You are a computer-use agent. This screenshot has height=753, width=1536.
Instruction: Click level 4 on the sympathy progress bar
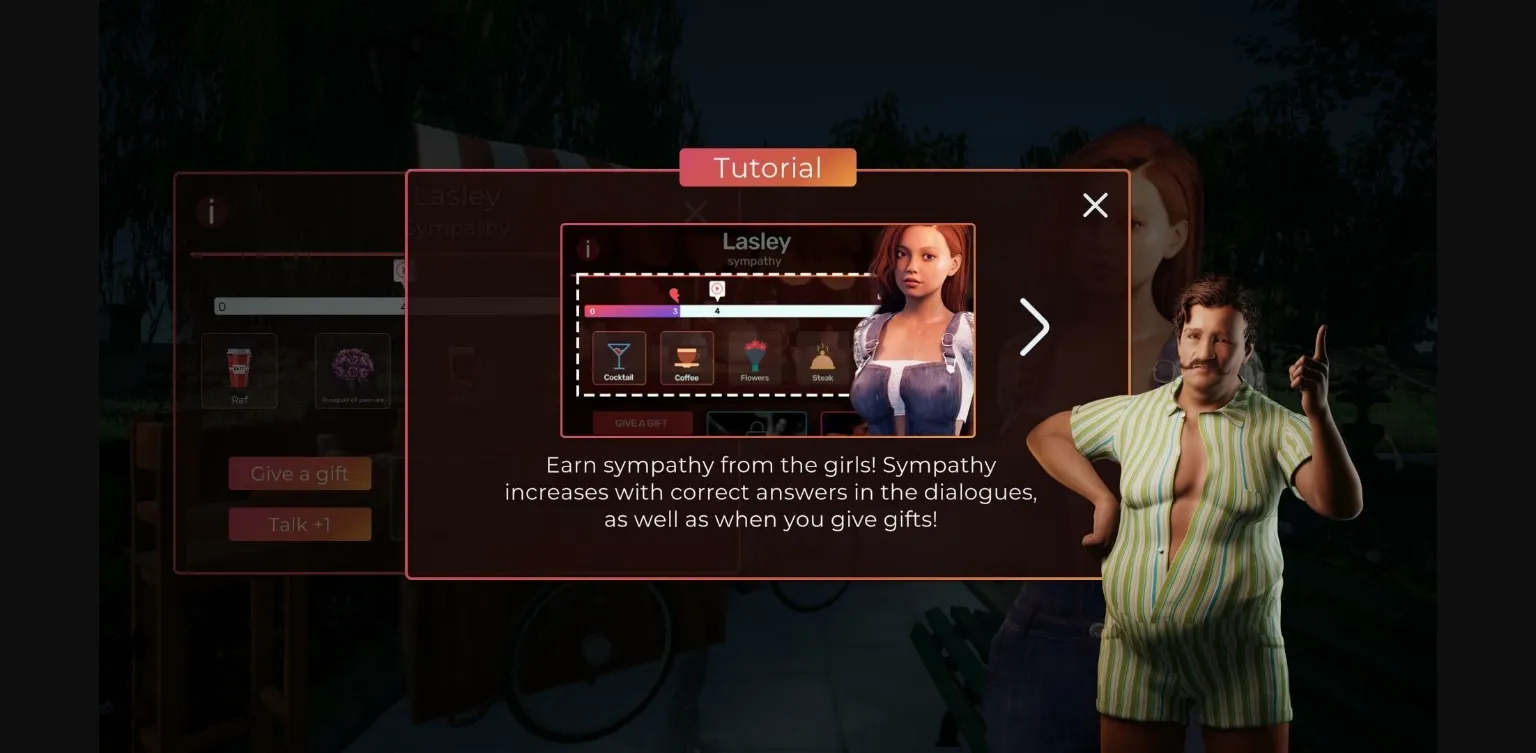718,310
